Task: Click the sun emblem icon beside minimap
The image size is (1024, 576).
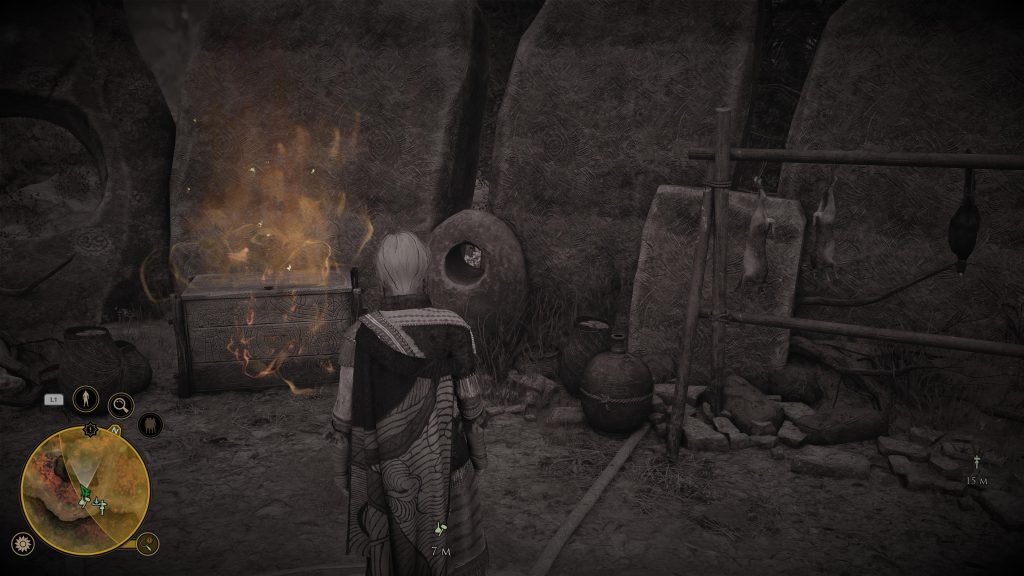Action: (20, 544)
